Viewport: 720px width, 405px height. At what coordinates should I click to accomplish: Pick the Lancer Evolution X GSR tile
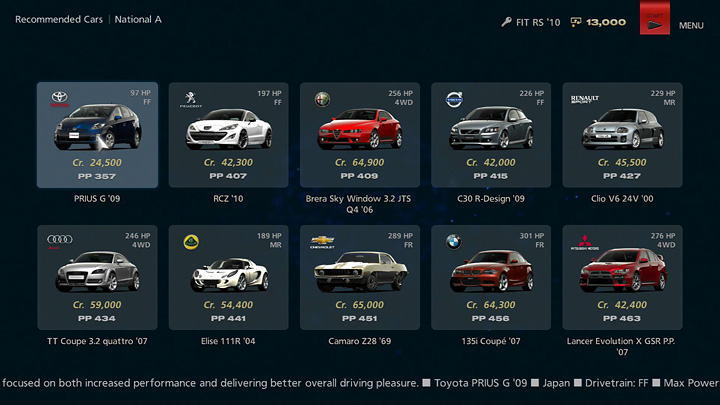[x=622, y=278]
